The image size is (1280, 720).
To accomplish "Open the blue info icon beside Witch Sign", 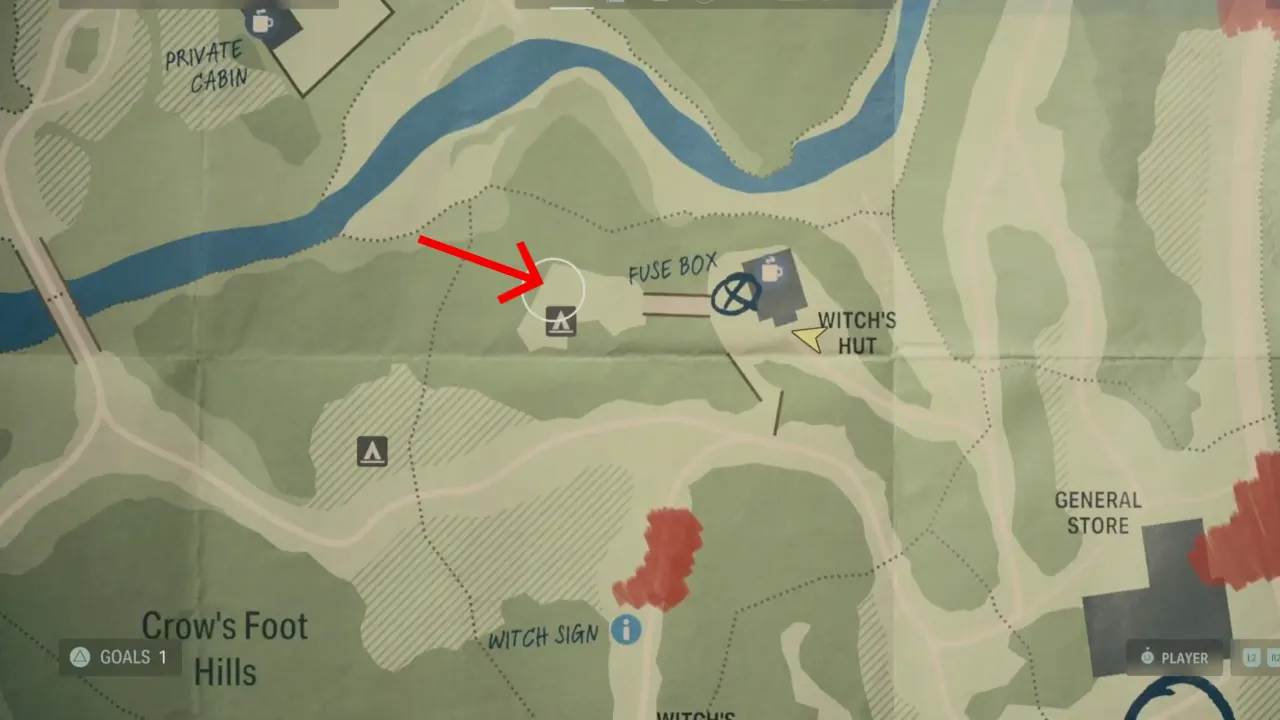I will point(628,631).
